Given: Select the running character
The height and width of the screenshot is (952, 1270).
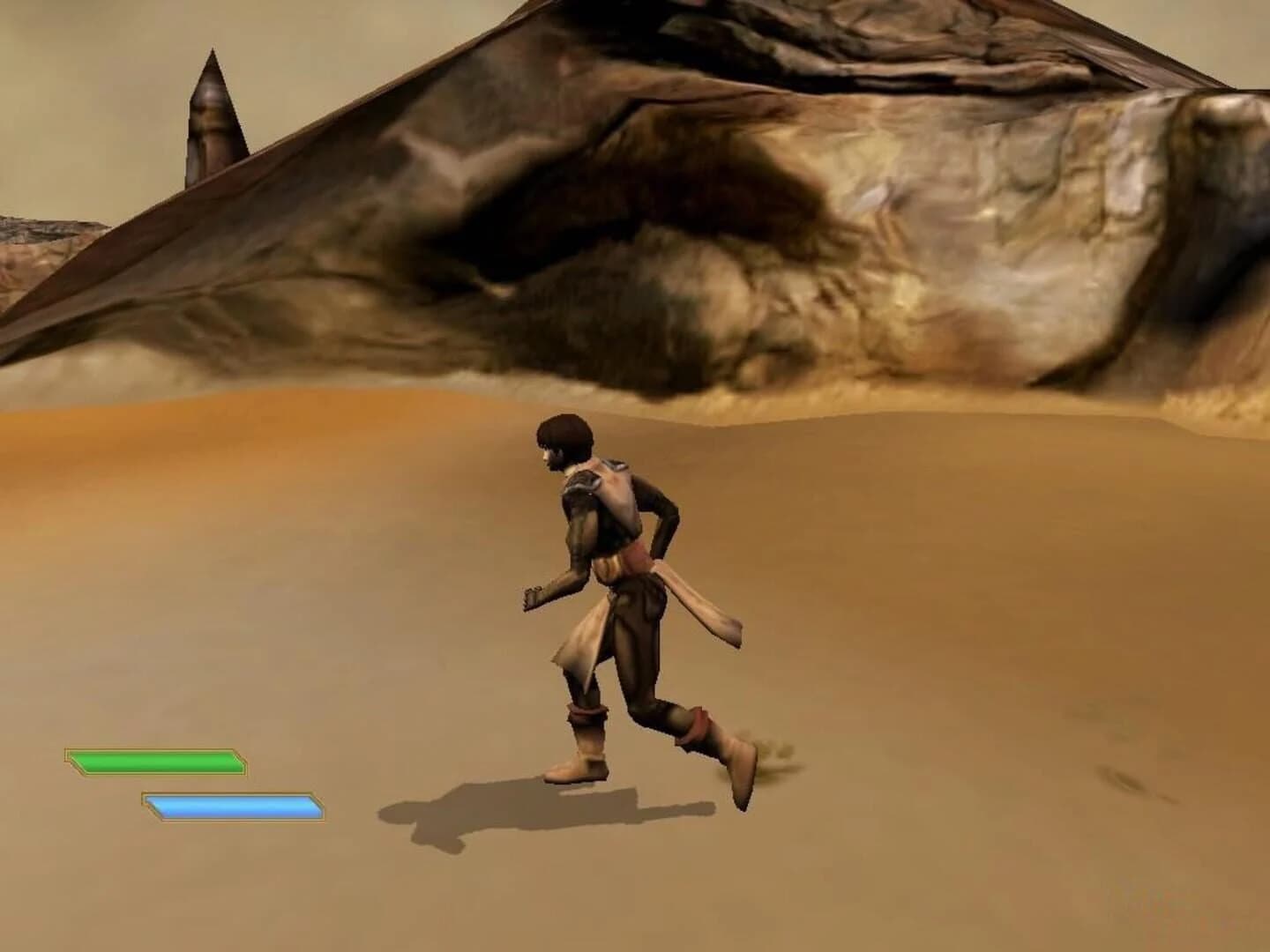Looking at the screenshot, I should (x=617, y=573).
